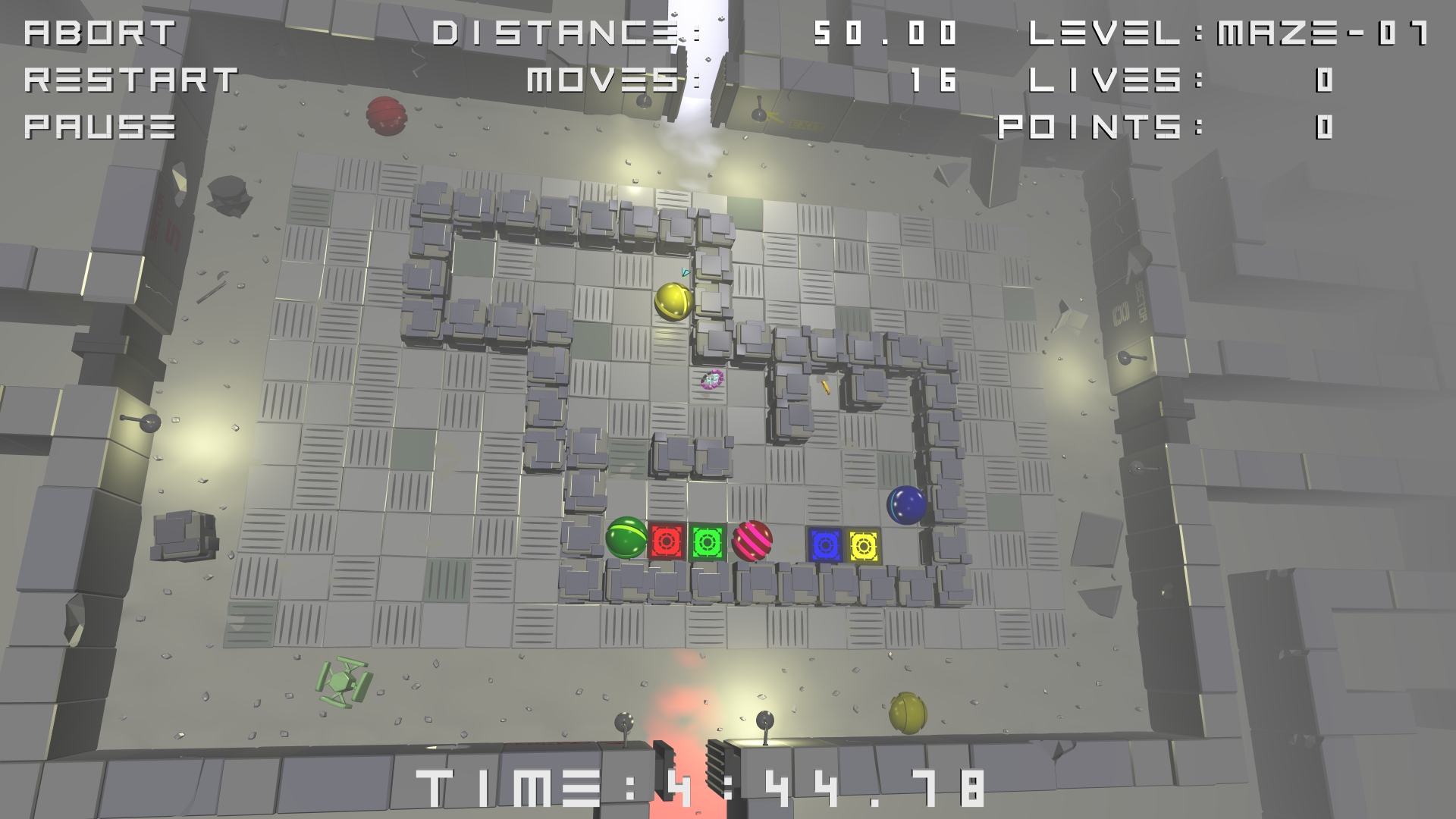Select the yellow marble near the maze top
The image size is (1456, 819).
(x=672, y=302)
